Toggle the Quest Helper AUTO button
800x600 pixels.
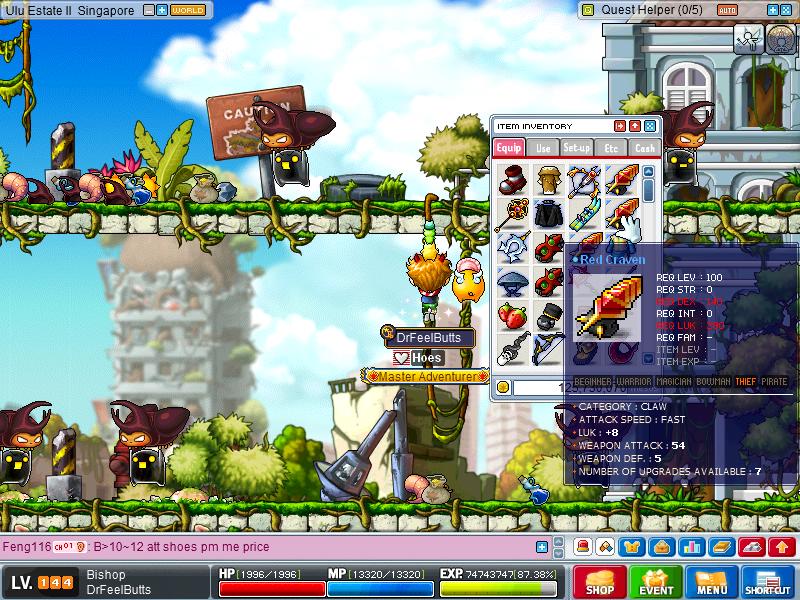pyautogui.click(x=728, y=10)
